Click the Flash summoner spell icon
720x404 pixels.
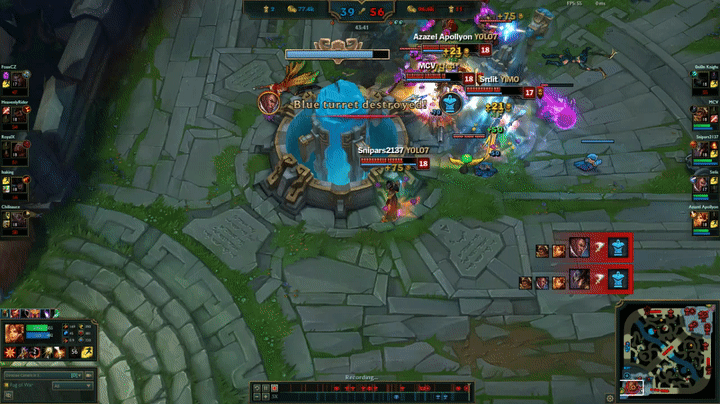[x=87, y=352]
